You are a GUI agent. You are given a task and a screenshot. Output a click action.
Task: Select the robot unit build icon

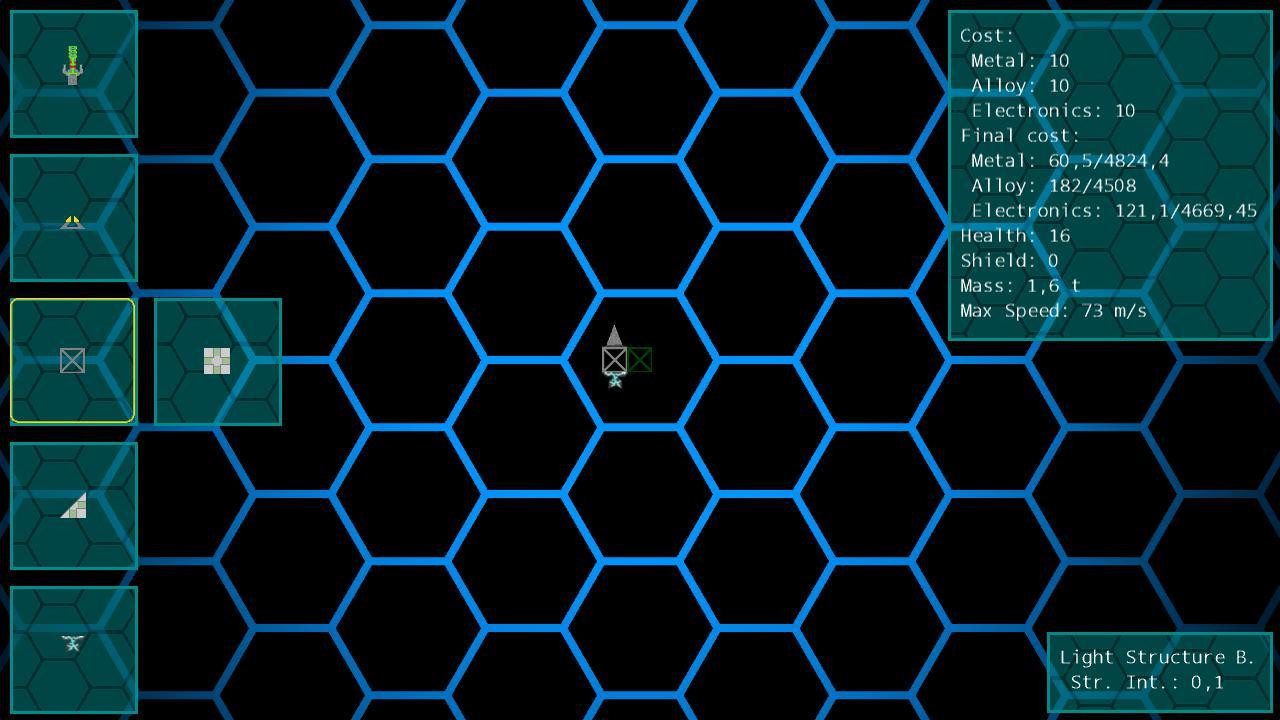(x=71, y=71)
